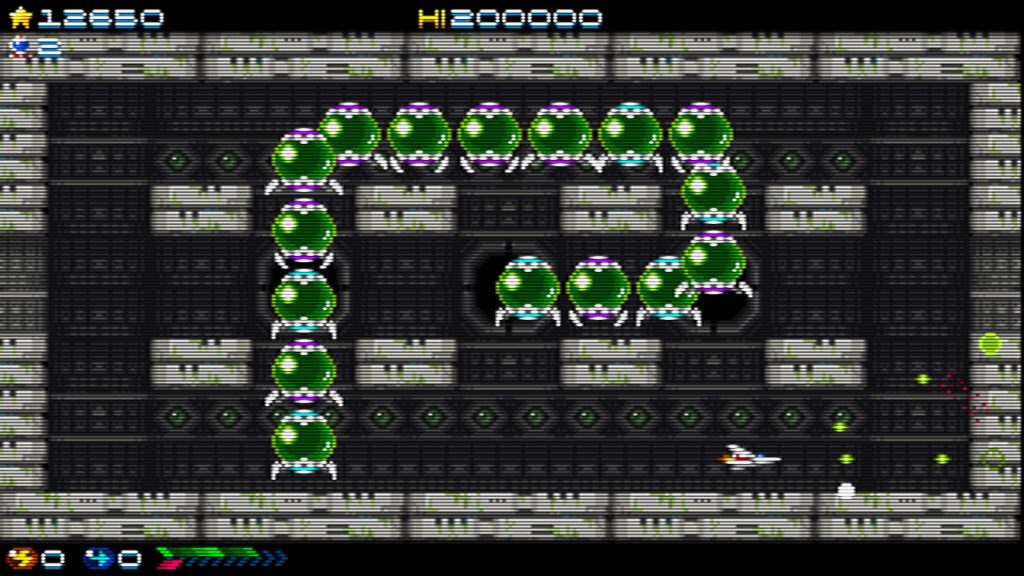
Task: Select the blue lightning bolt weapon icon
Action: coord(98,557)
